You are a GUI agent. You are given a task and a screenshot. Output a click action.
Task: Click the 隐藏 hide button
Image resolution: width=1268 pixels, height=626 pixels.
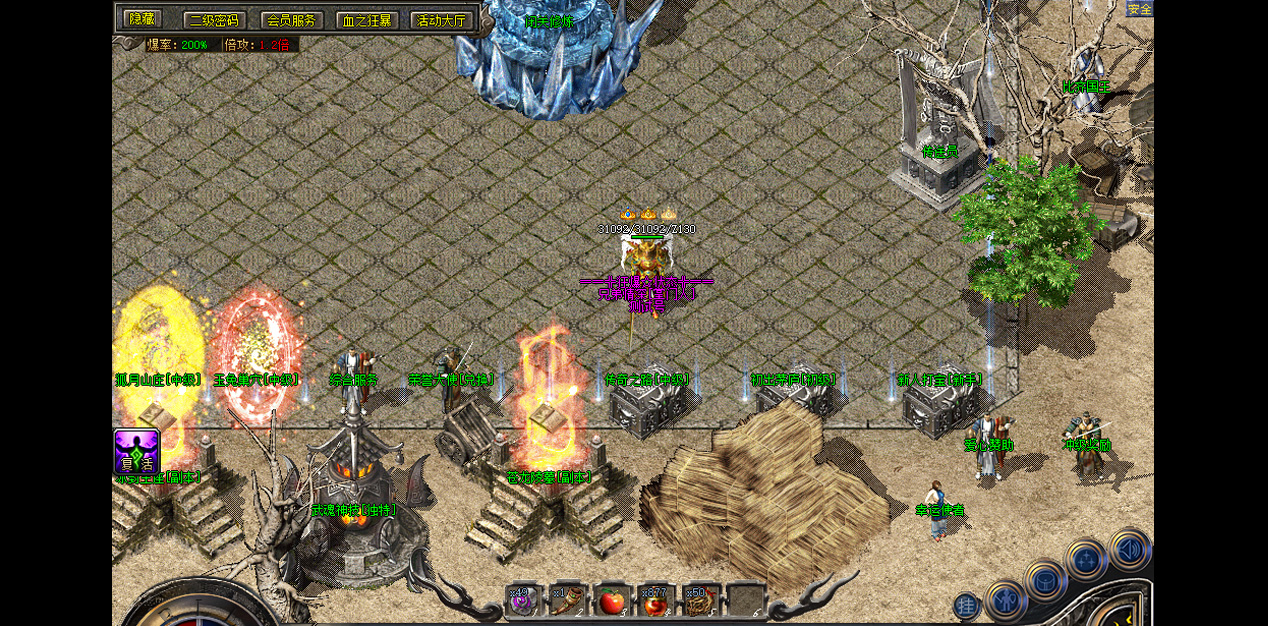pos(142,19)
